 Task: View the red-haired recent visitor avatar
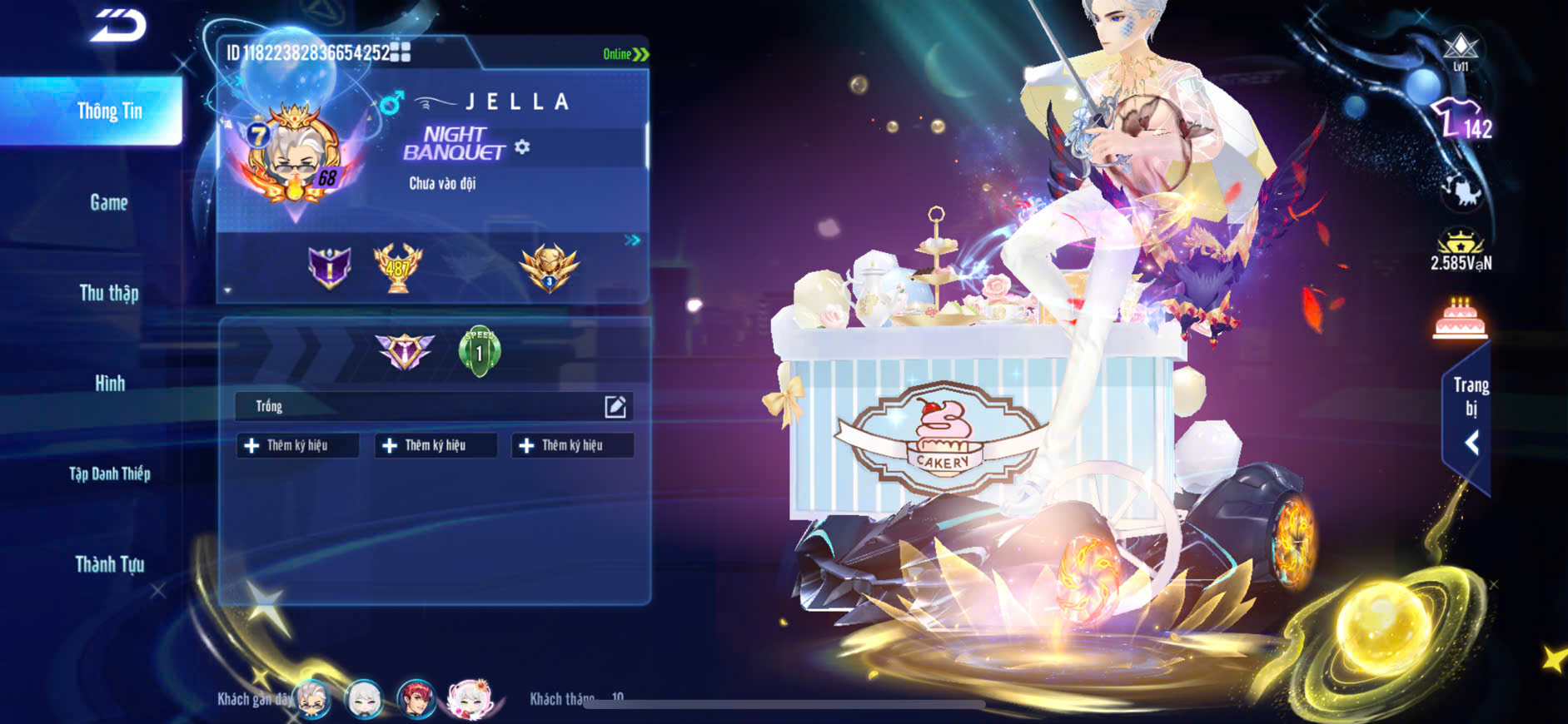coord(416,699)
